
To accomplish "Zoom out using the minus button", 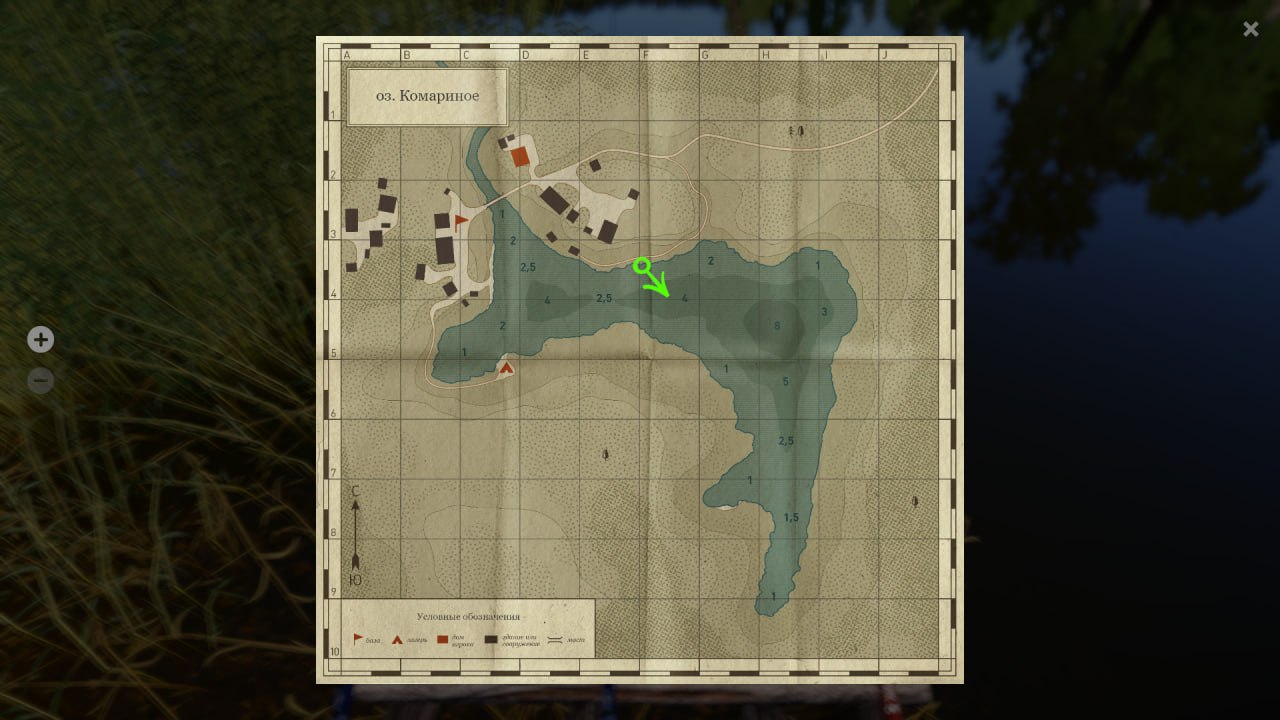I will [x=40, y=381].
